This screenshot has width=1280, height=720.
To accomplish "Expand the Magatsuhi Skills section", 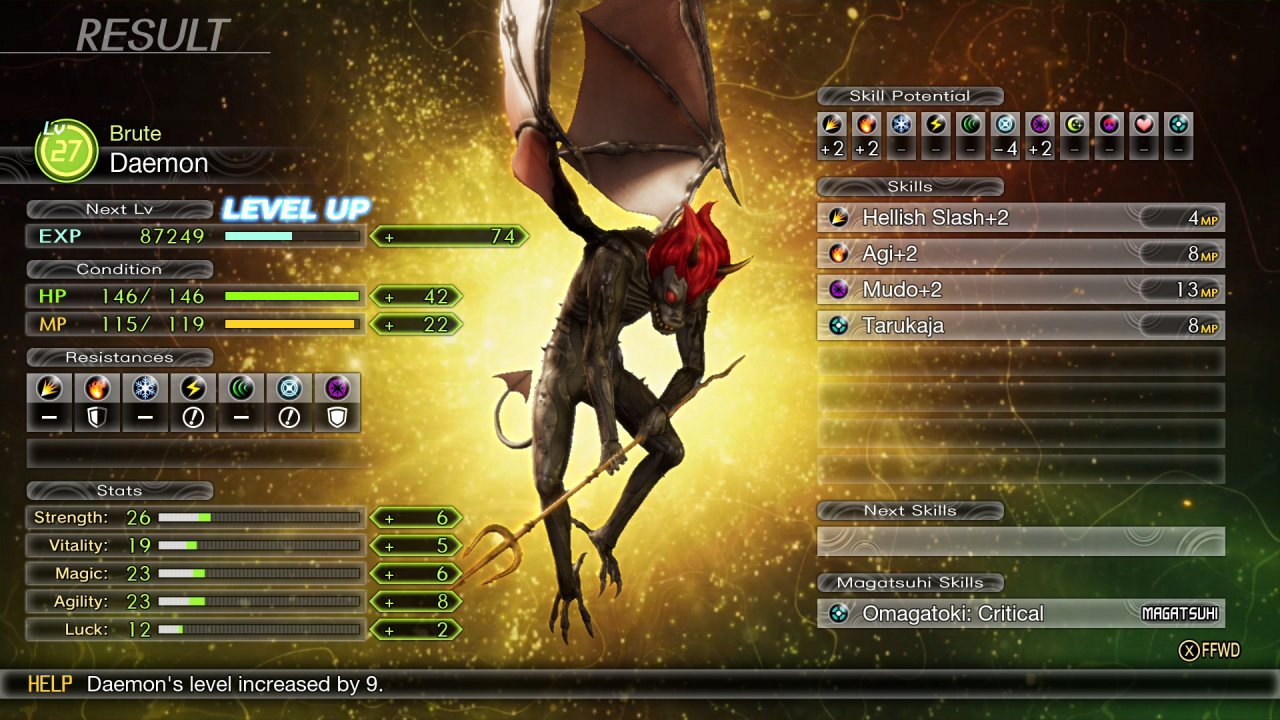I will pyautogui.click(x=910, y=582).
